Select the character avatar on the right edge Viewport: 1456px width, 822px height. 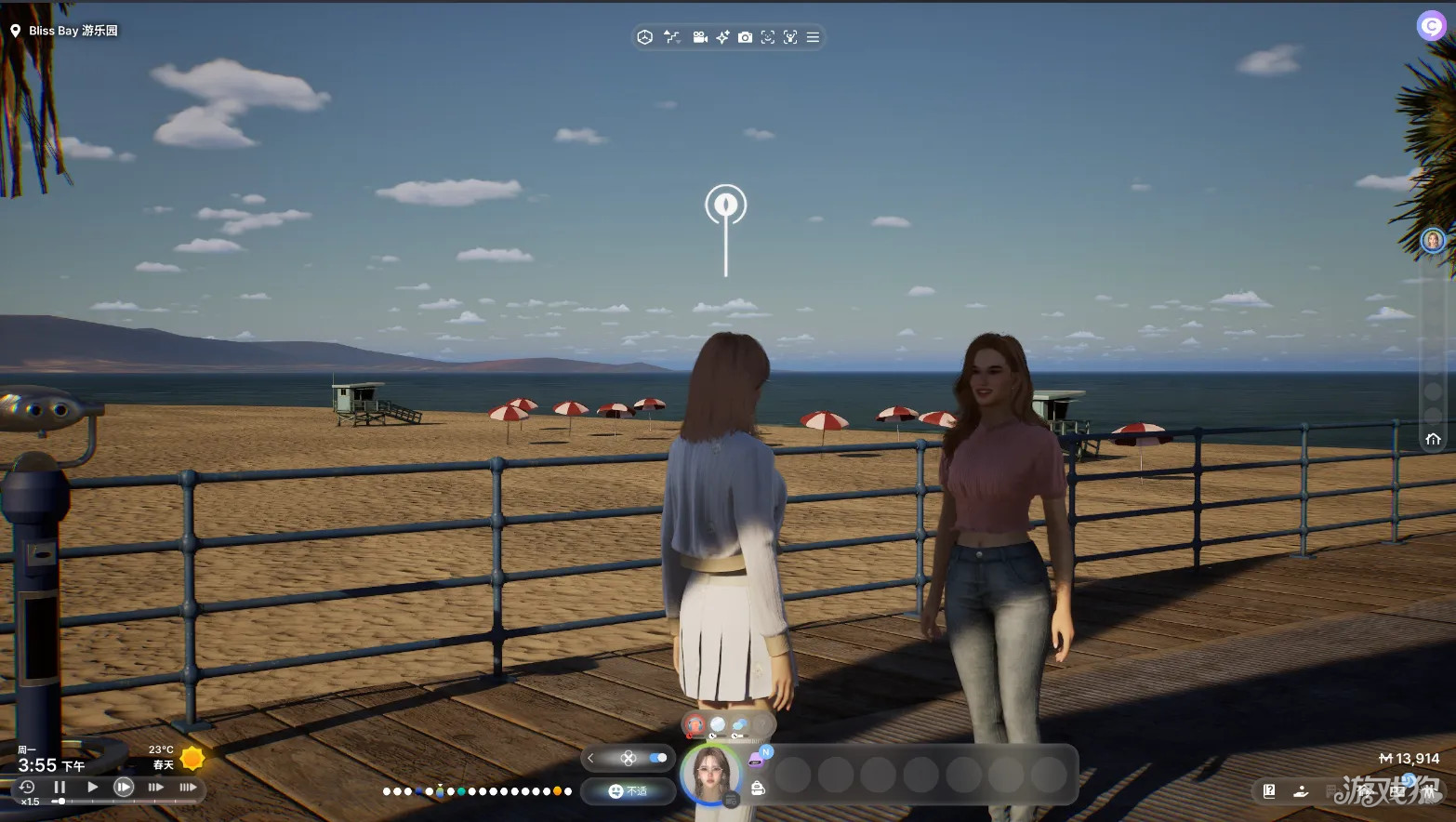click(1433, 241)
